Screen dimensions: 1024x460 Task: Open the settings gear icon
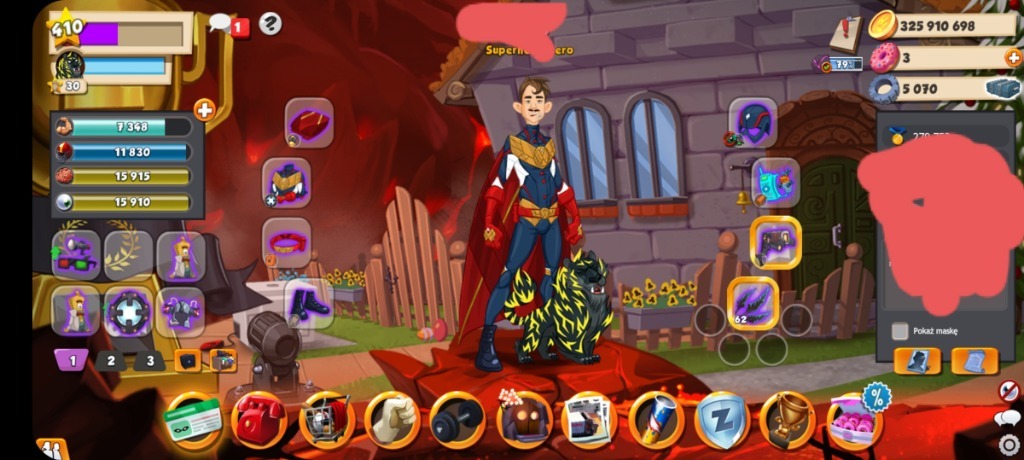[x=1009, y=444]
